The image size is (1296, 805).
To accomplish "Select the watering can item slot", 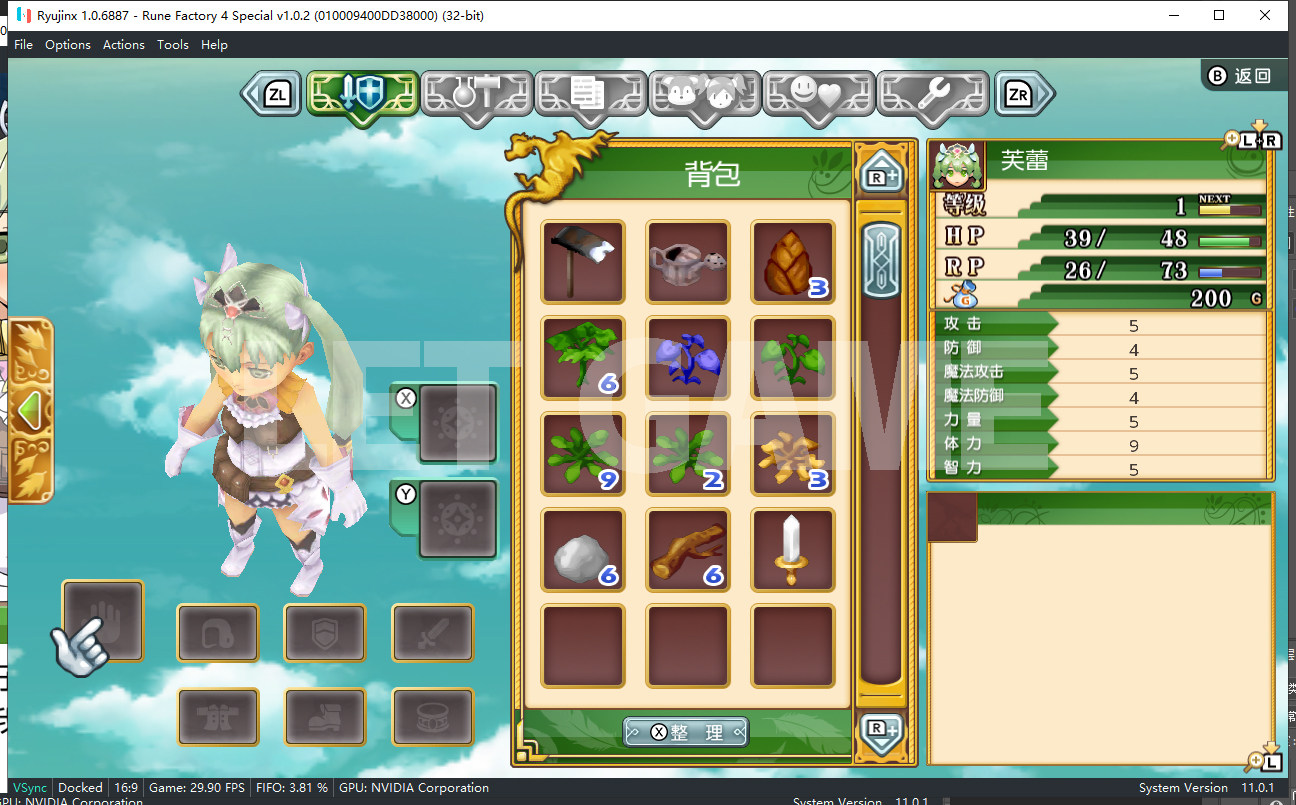I will click(x=688, y=262).
